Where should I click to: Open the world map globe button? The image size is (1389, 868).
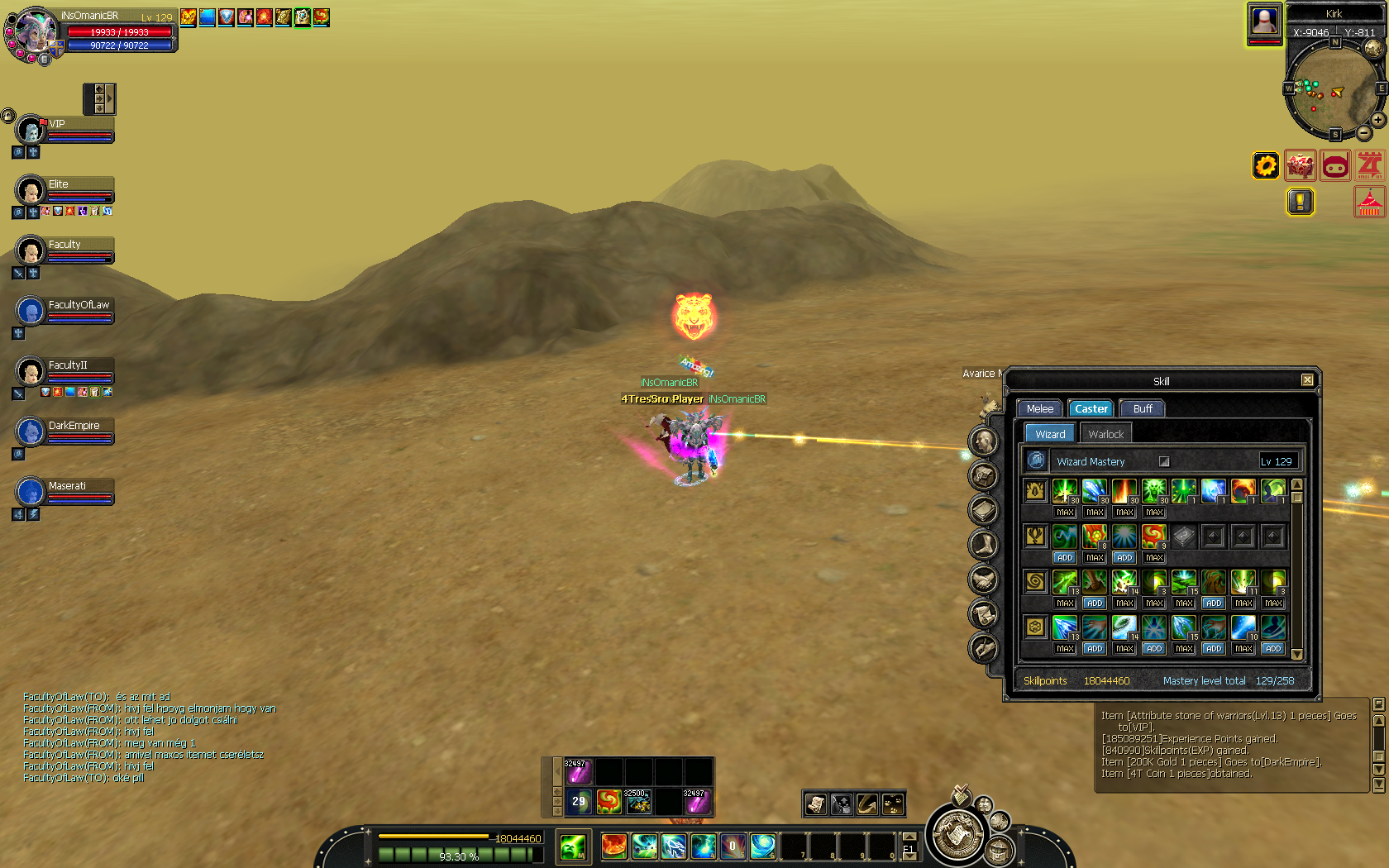pos(1373,48)
